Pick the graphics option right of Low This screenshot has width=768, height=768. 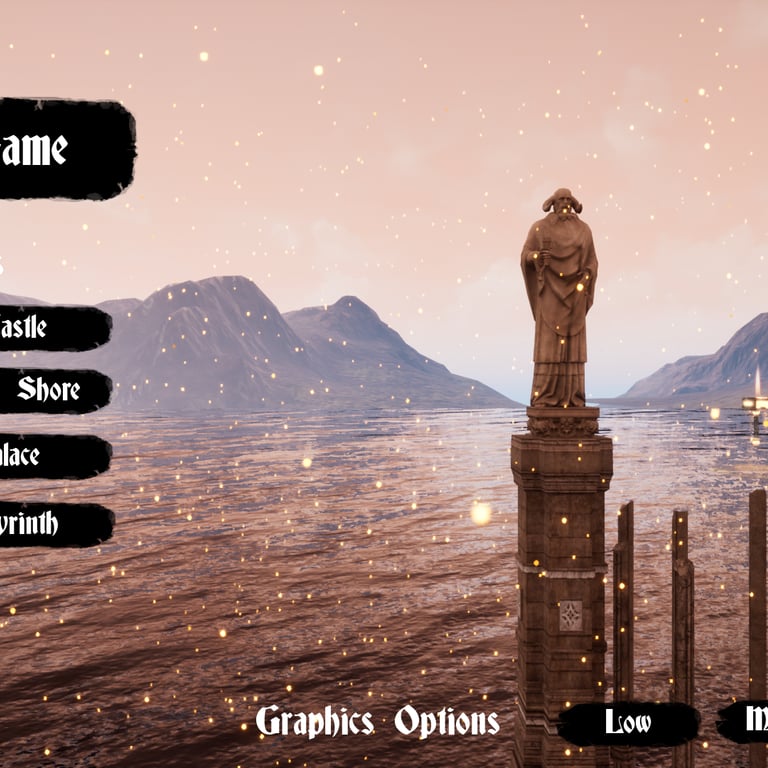[x=746, y=720]
